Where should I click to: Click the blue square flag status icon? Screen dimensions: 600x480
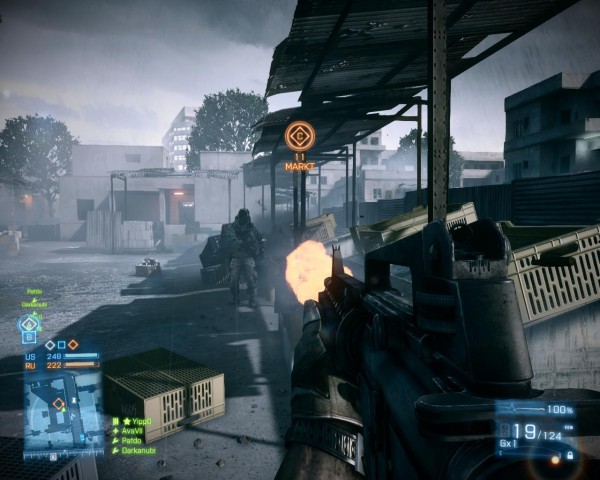click(61, 344)
